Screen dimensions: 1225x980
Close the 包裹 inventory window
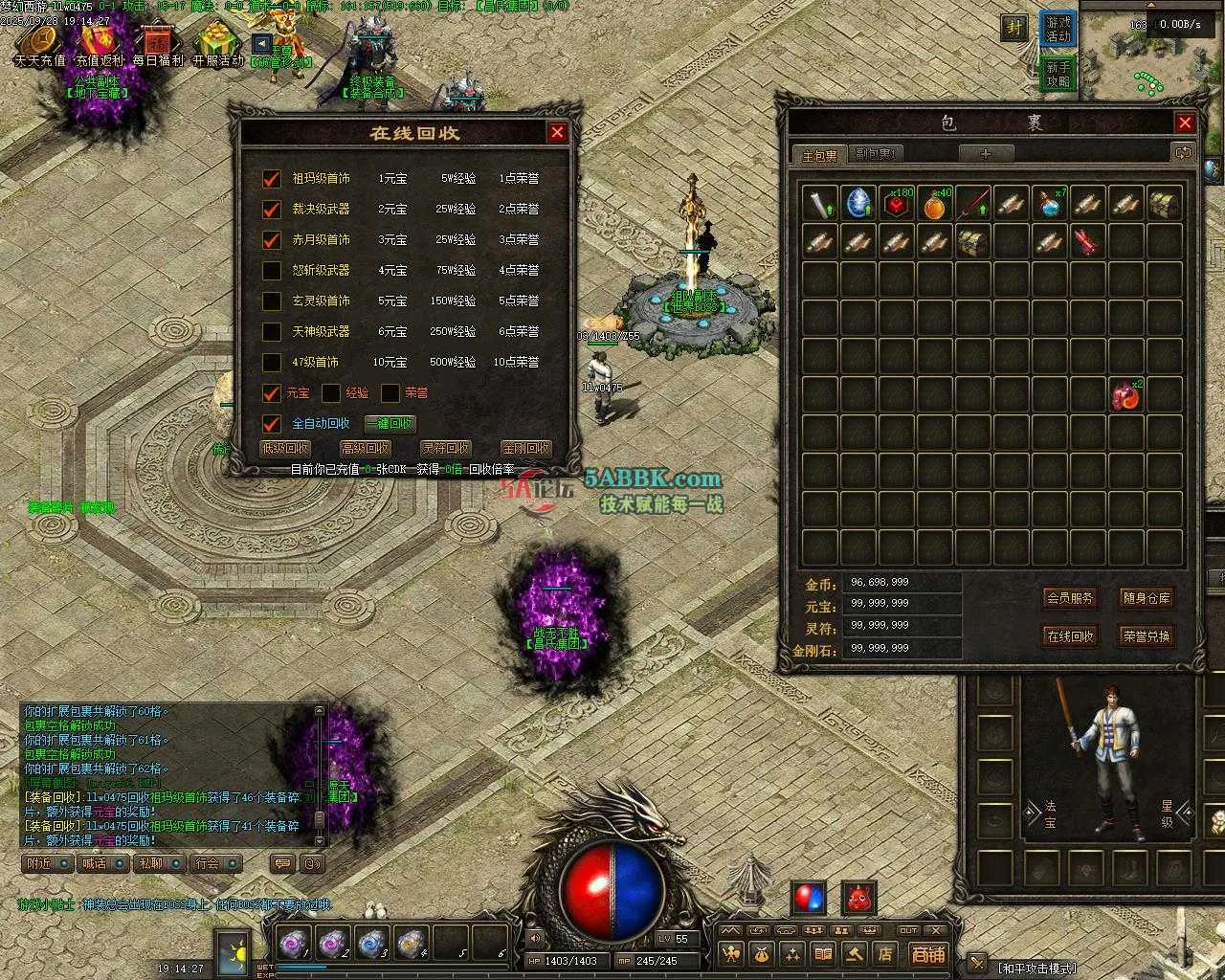[x=1185, y=122]
